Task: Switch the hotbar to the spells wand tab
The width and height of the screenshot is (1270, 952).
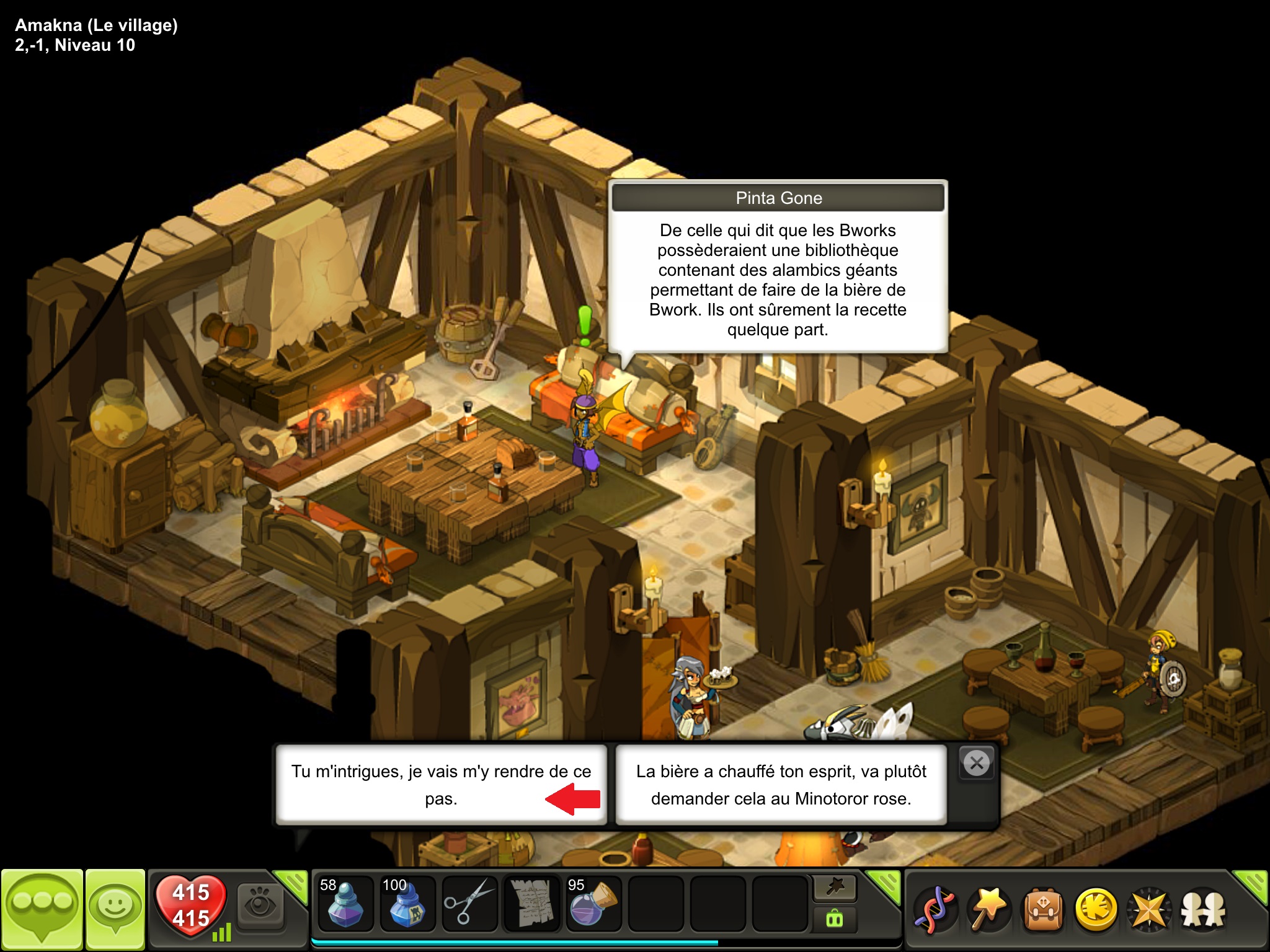Action: pyautogui.click(x=834, y=888)
